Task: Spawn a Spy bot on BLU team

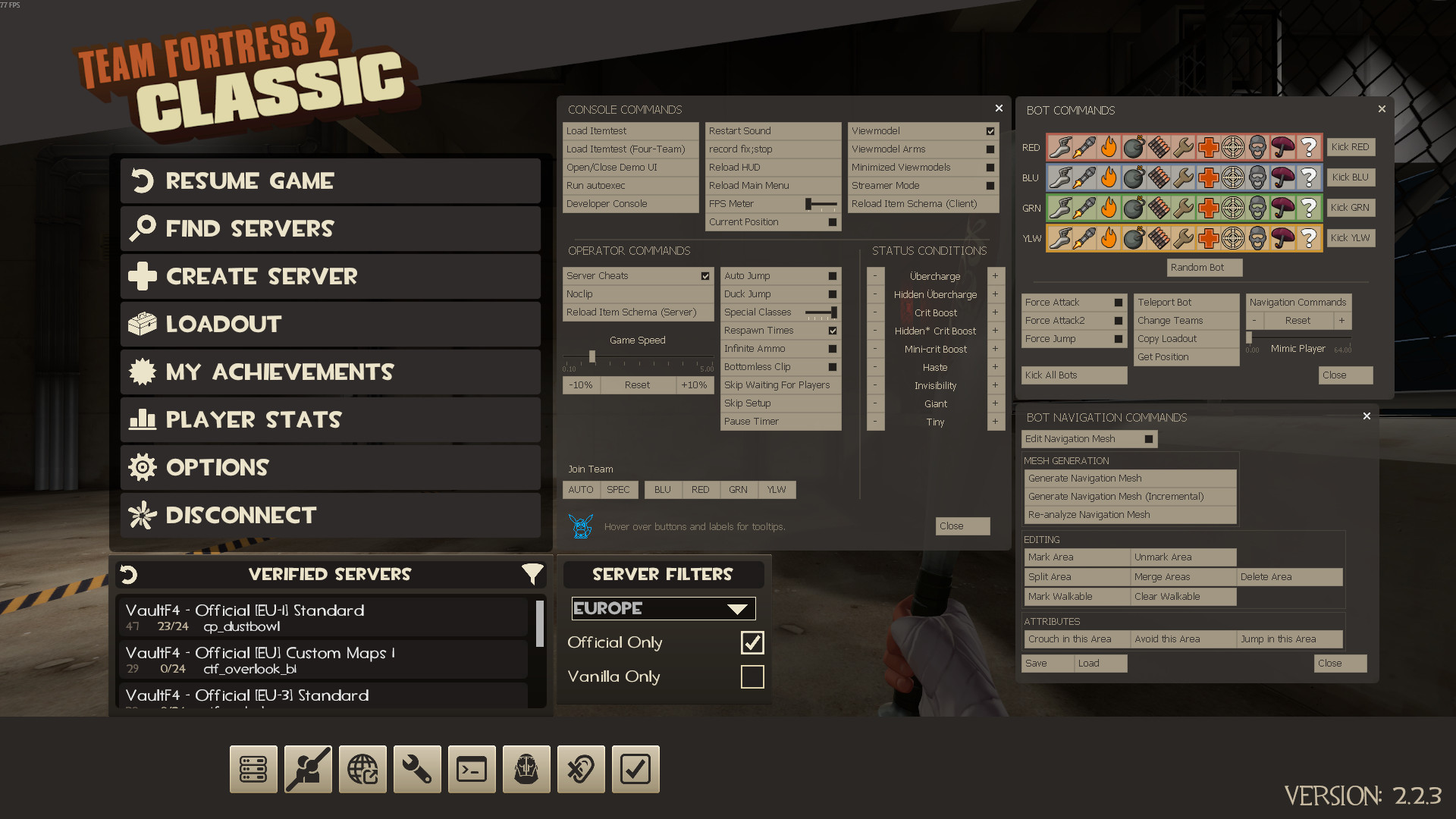Action: (1258, 177)
